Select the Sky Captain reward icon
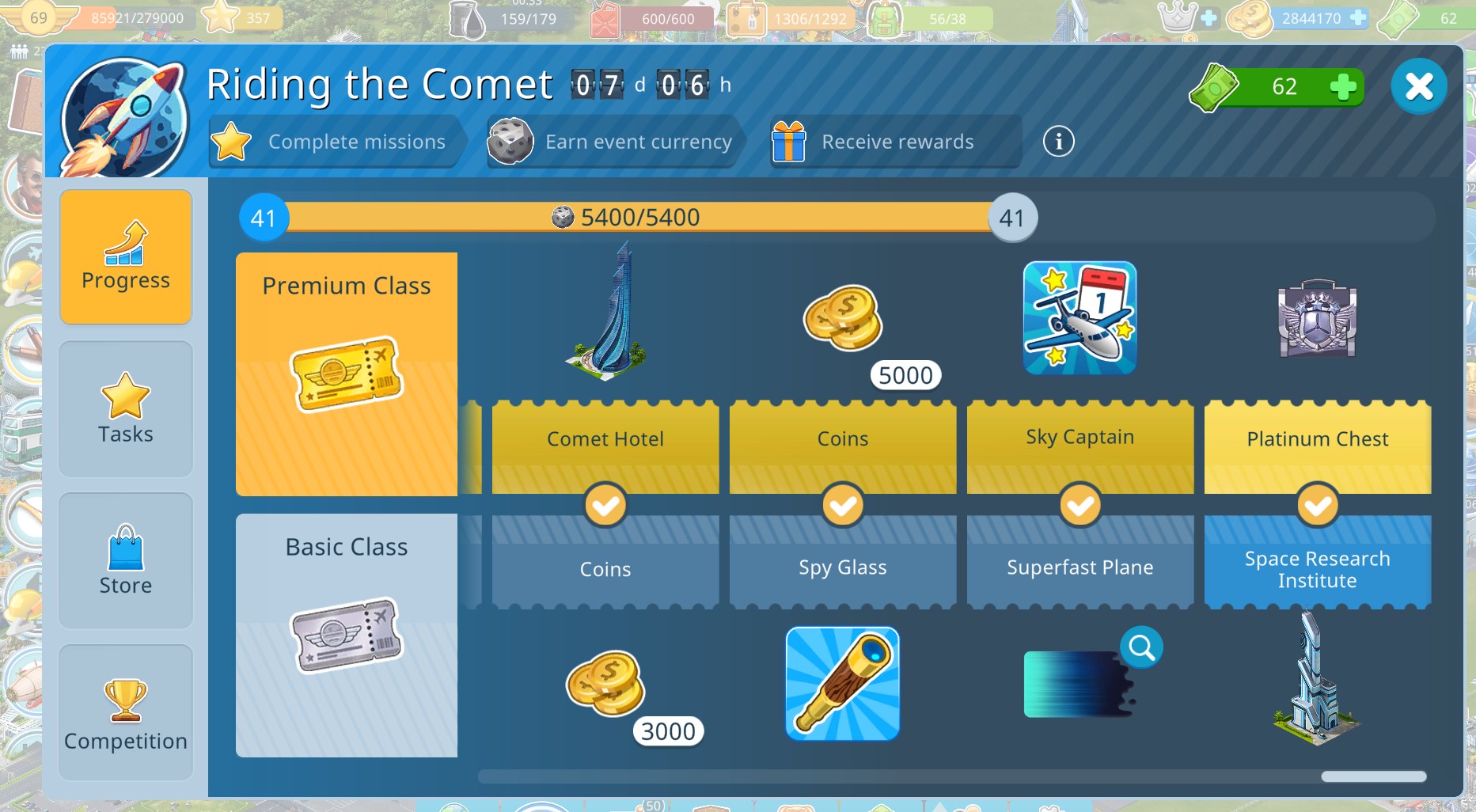Screen dimensions: 1476x812 pos(1079,318)
